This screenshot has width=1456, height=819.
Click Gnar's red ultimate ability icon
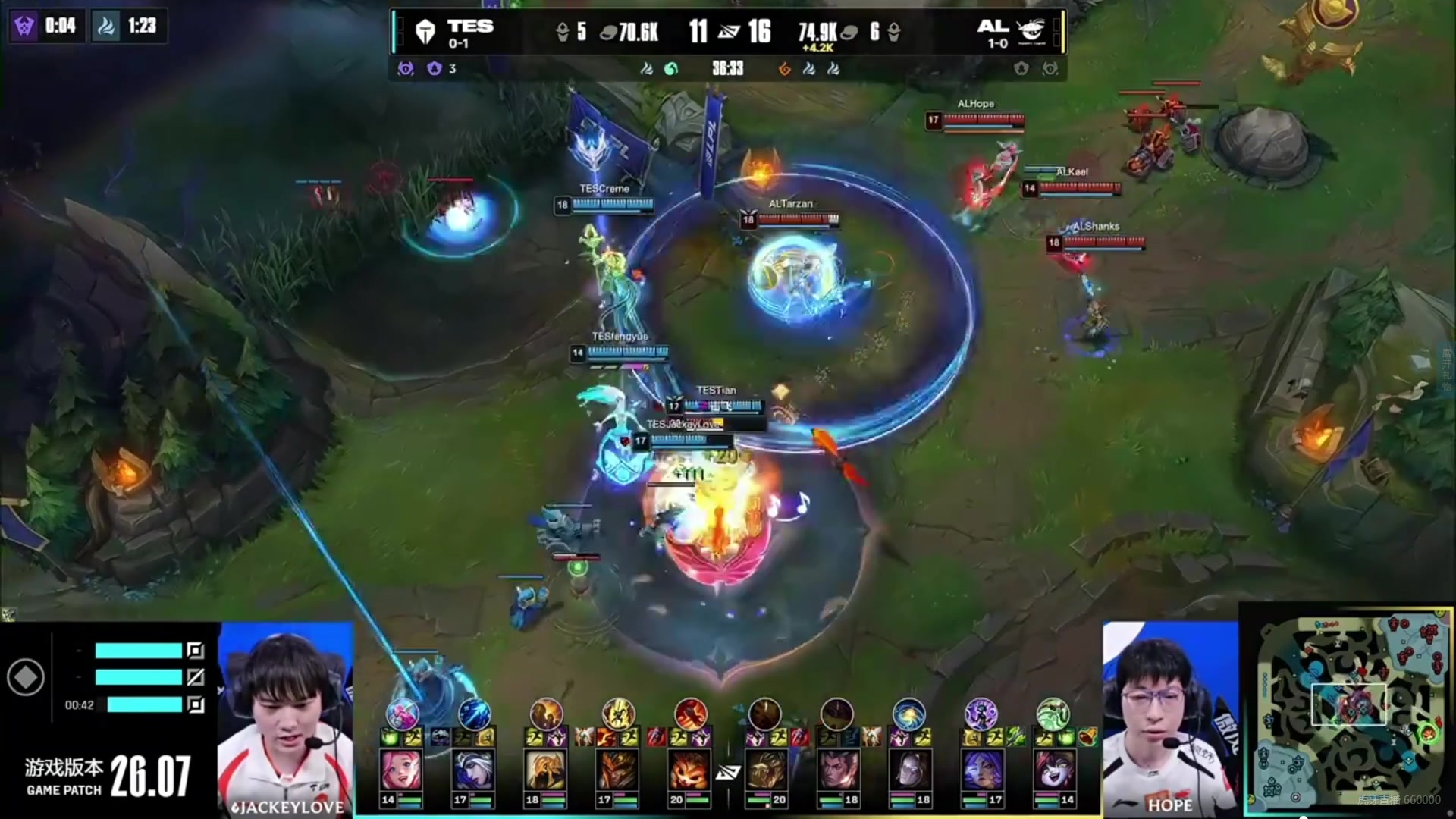pos(690,714)
